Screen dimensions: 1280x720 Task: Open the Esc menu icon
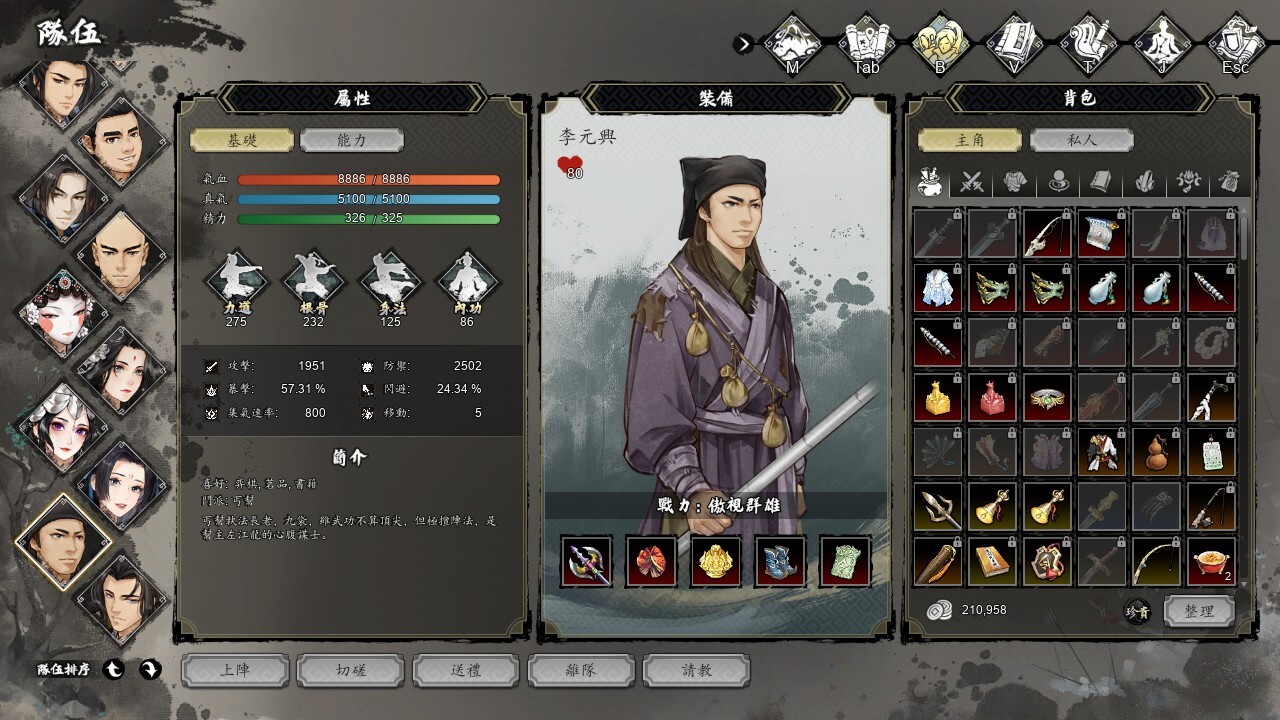pyautogui.click(x=1236, y=43)
